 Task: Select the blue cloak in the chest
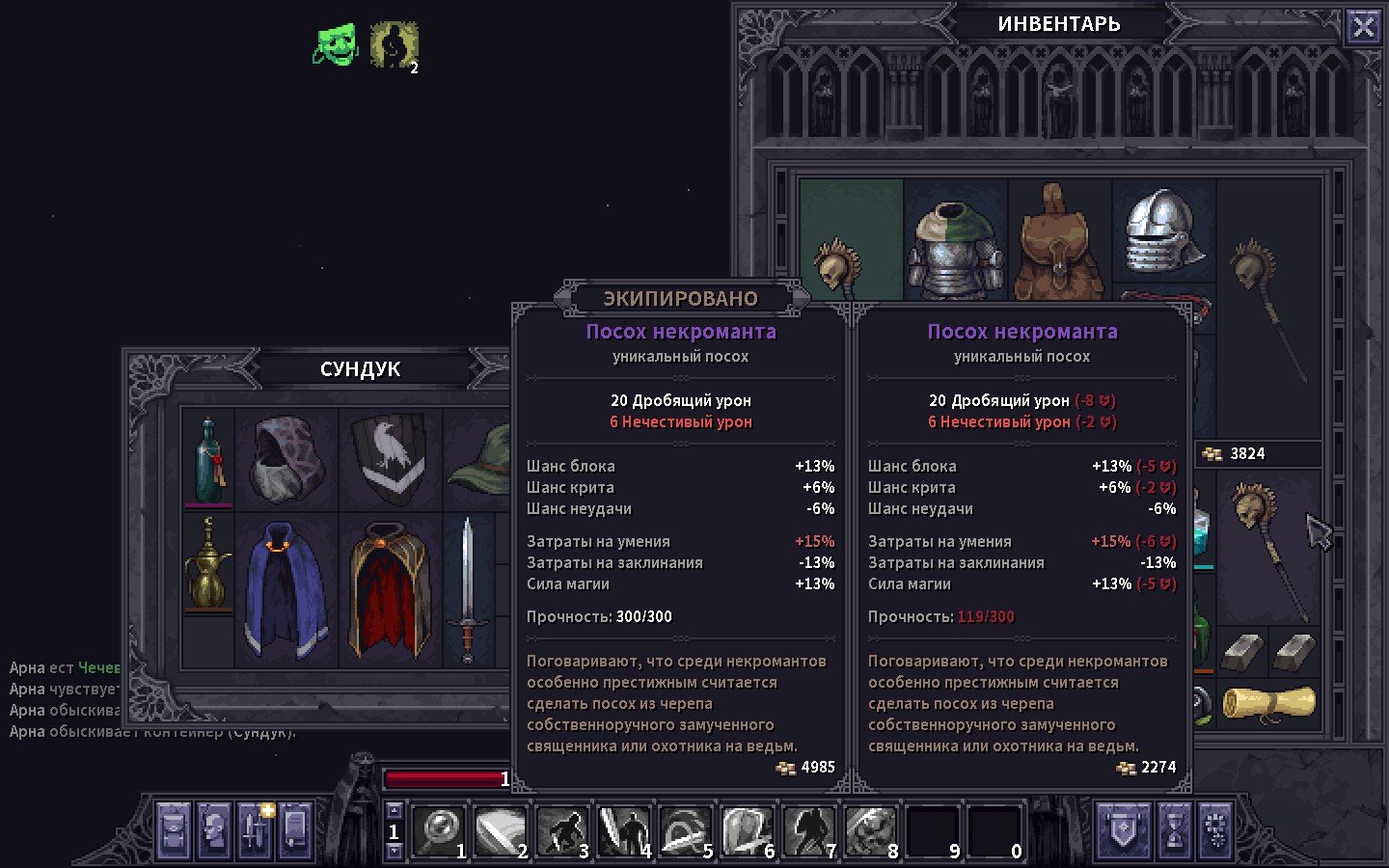point(286,588)
